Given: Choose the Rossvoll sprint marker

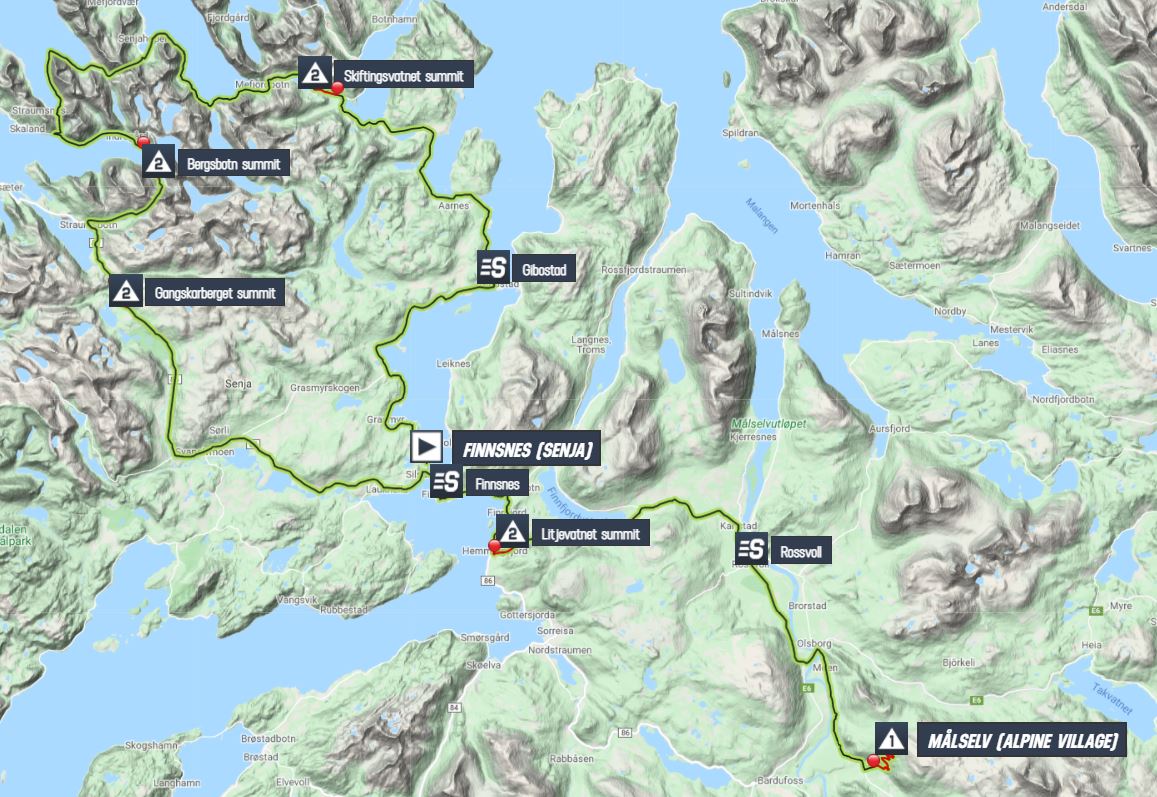Looking at the screenshot, I should (751, 549).
